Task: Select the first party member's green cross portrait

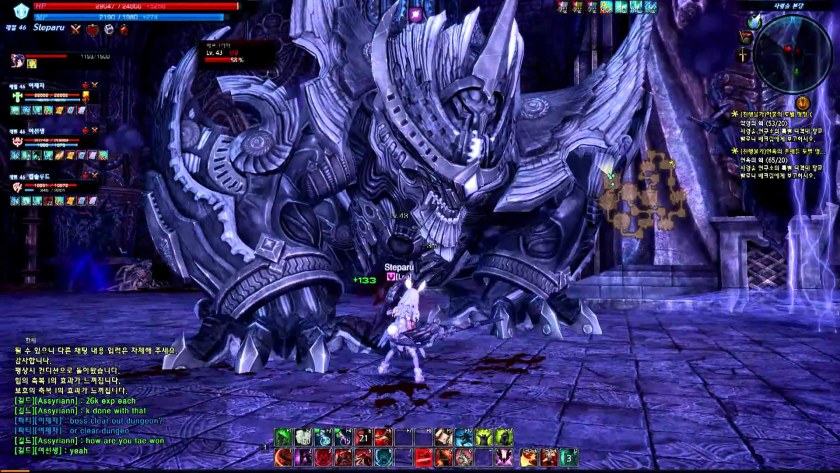Action: click(x=18, y=98)
